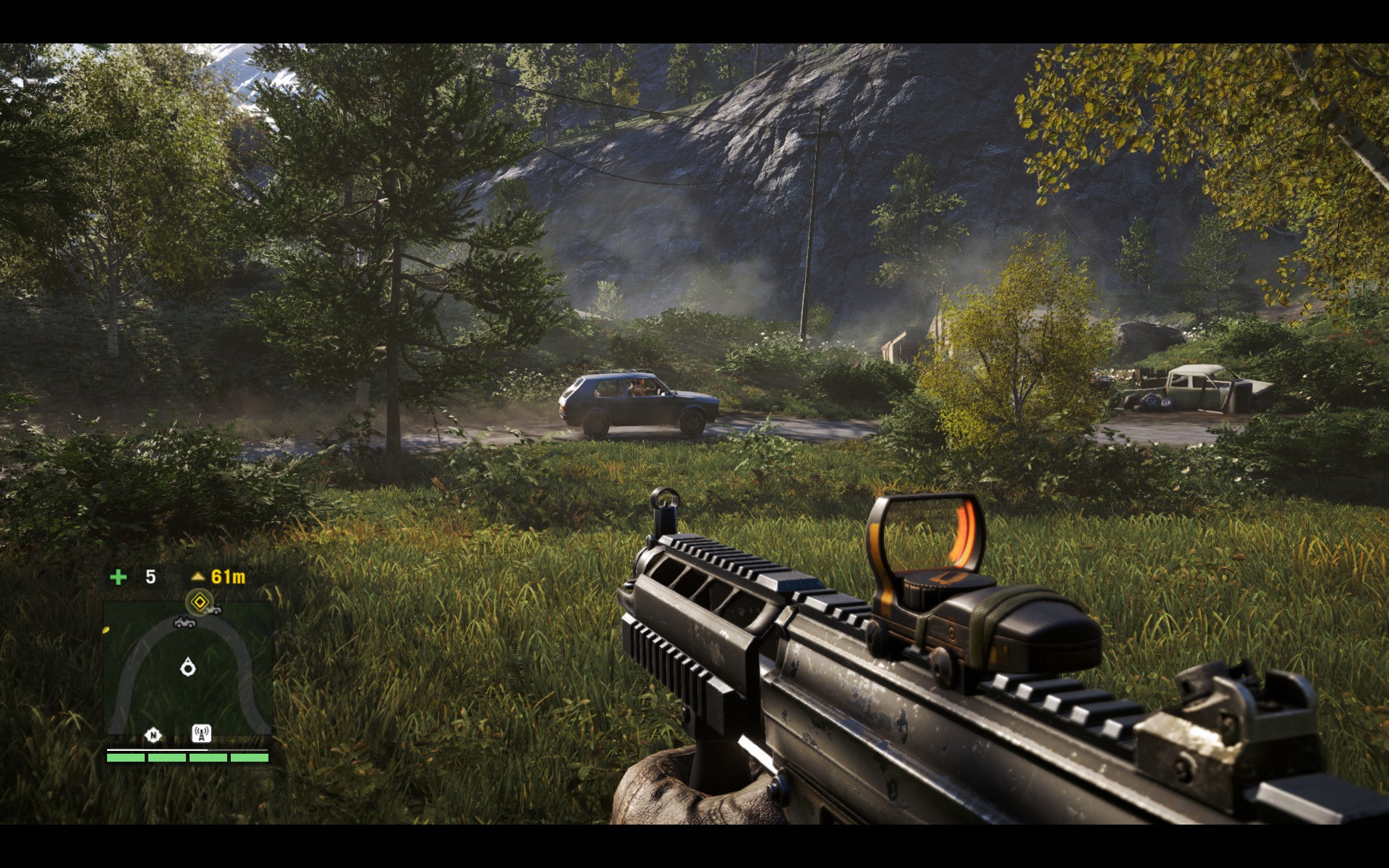Click the radio tower icon on minimap
This screenshot has height=868, width=1389.
coord(201,734)
